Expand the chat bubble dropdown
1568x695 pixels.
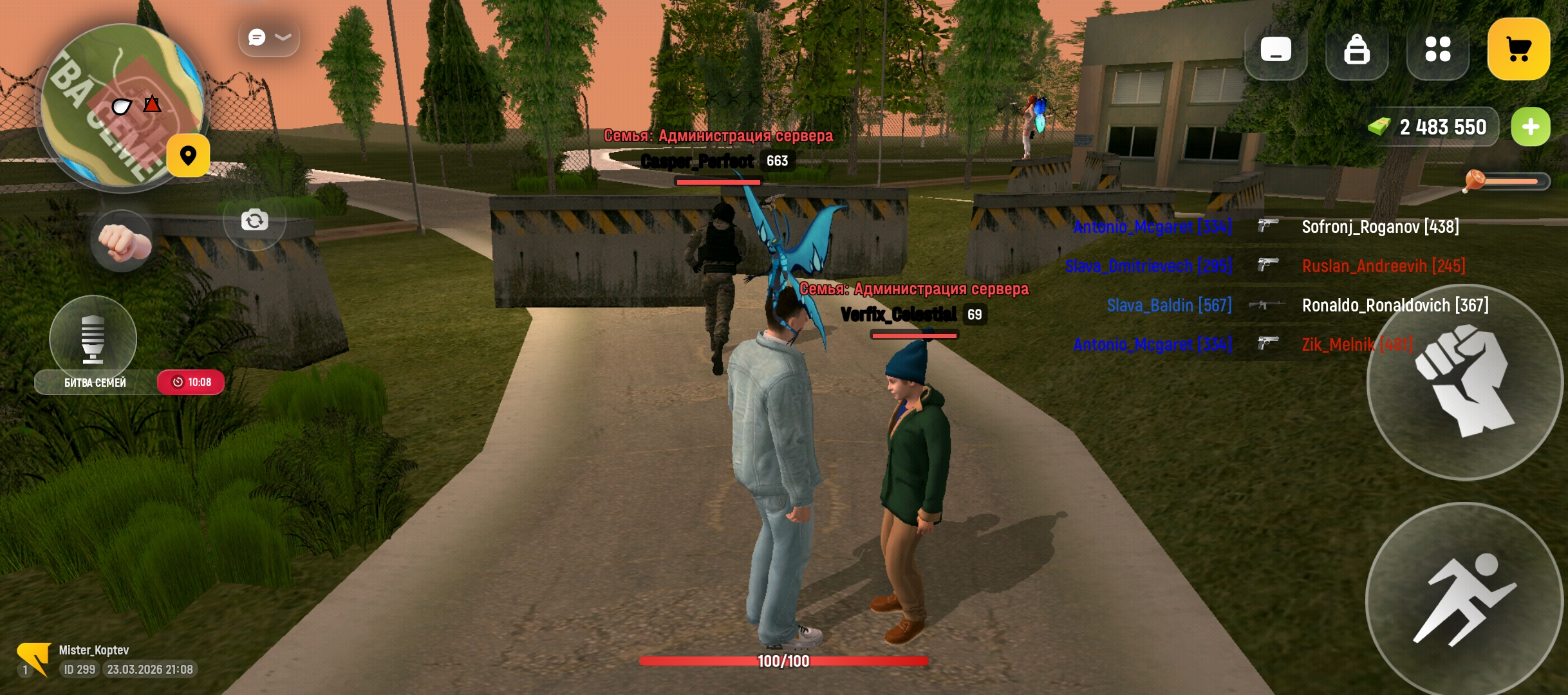click(269, 38)
